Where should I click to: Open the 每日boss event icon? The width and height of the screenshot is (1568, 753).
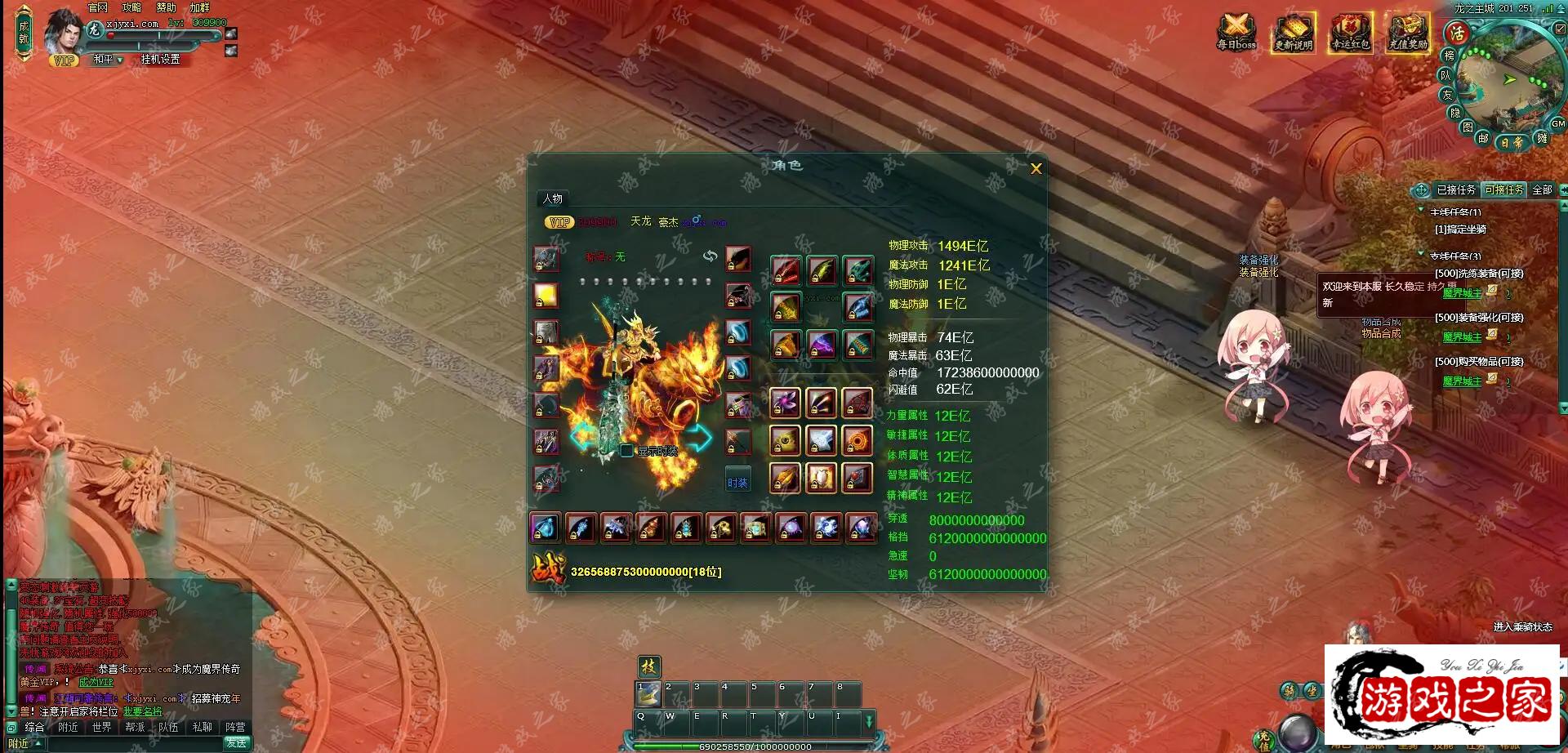click(x=1236, y=33)
